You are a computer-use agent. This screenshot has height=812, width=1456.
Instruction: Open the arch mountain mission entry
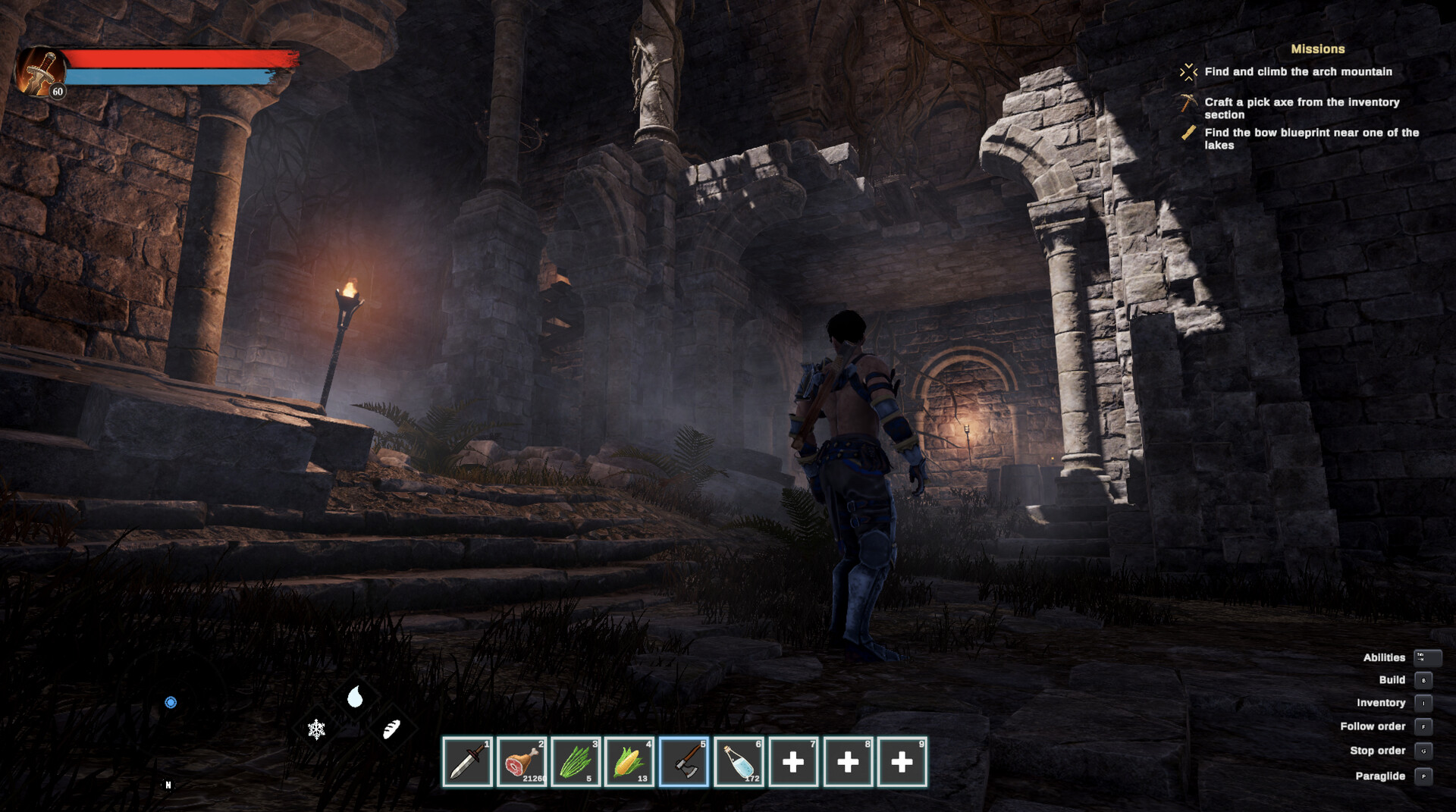click(x=1298, y=72)
